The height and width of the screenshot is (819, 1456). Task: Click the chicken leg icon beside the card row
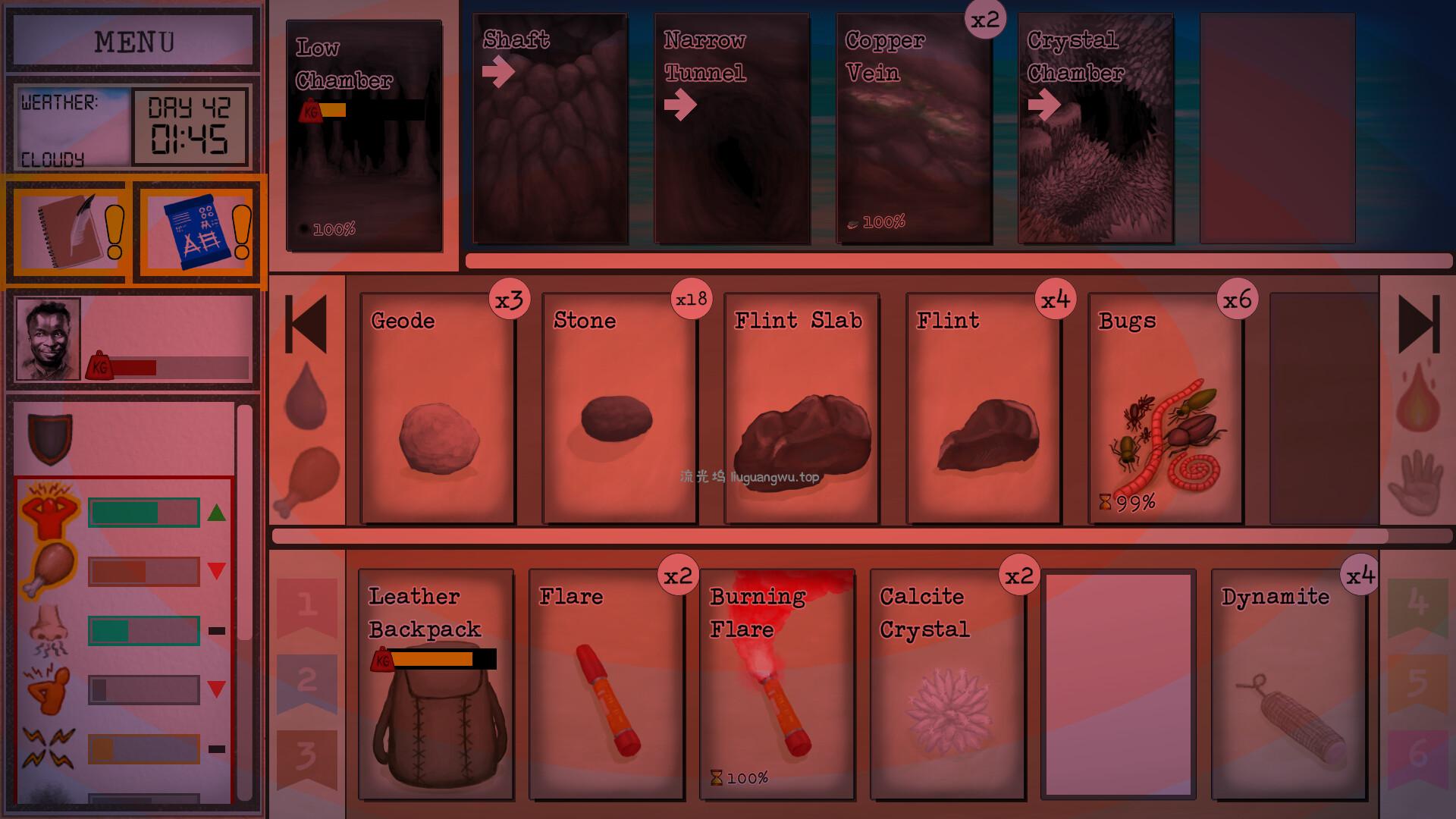click(311, 478)
